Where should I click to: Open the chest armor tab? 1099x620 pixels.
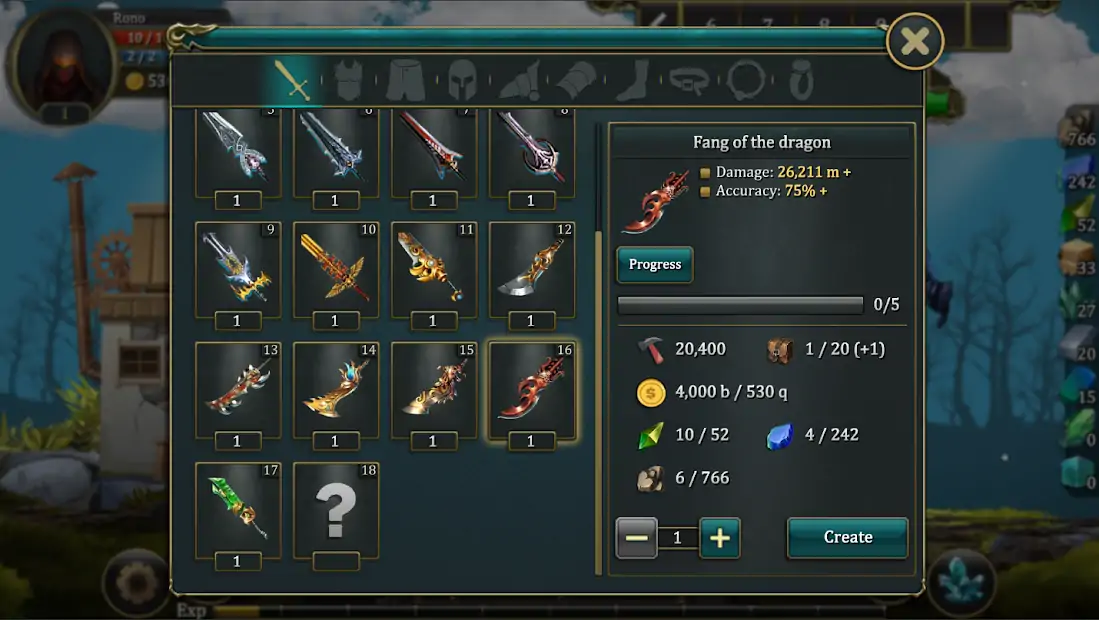click(348, 80)
